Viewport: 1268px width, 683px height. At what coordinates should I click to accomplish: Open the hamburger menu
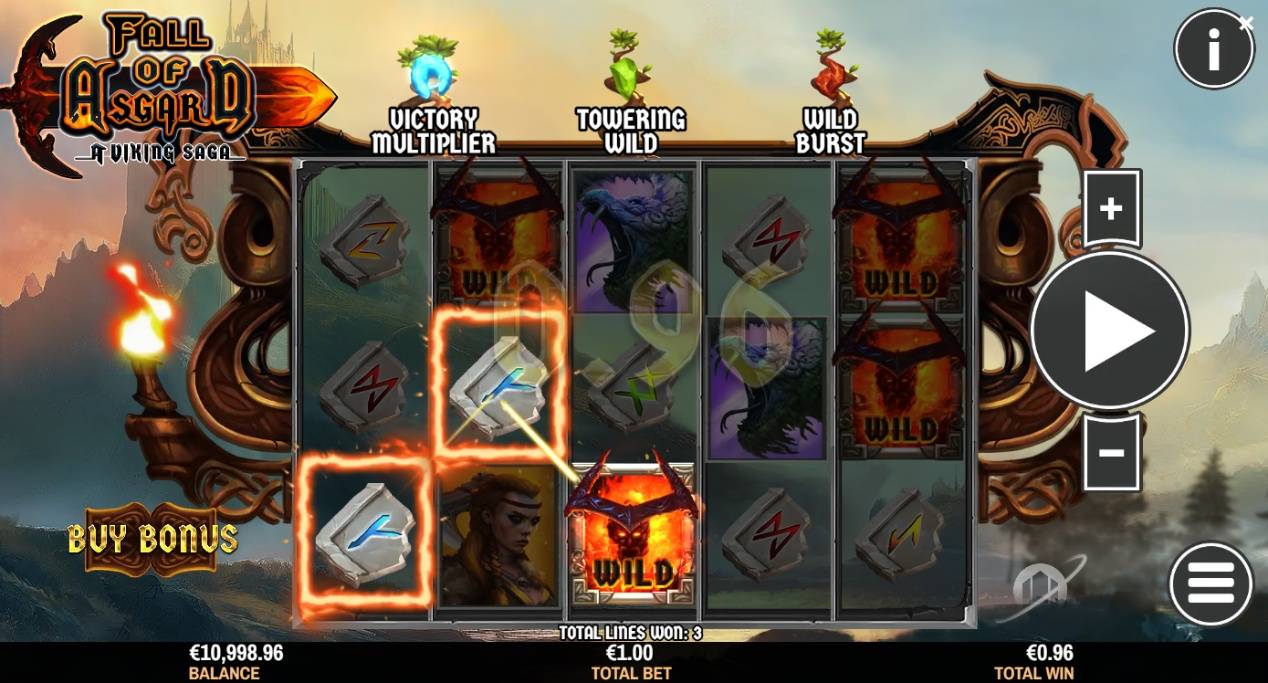(x=1210, y=584)
